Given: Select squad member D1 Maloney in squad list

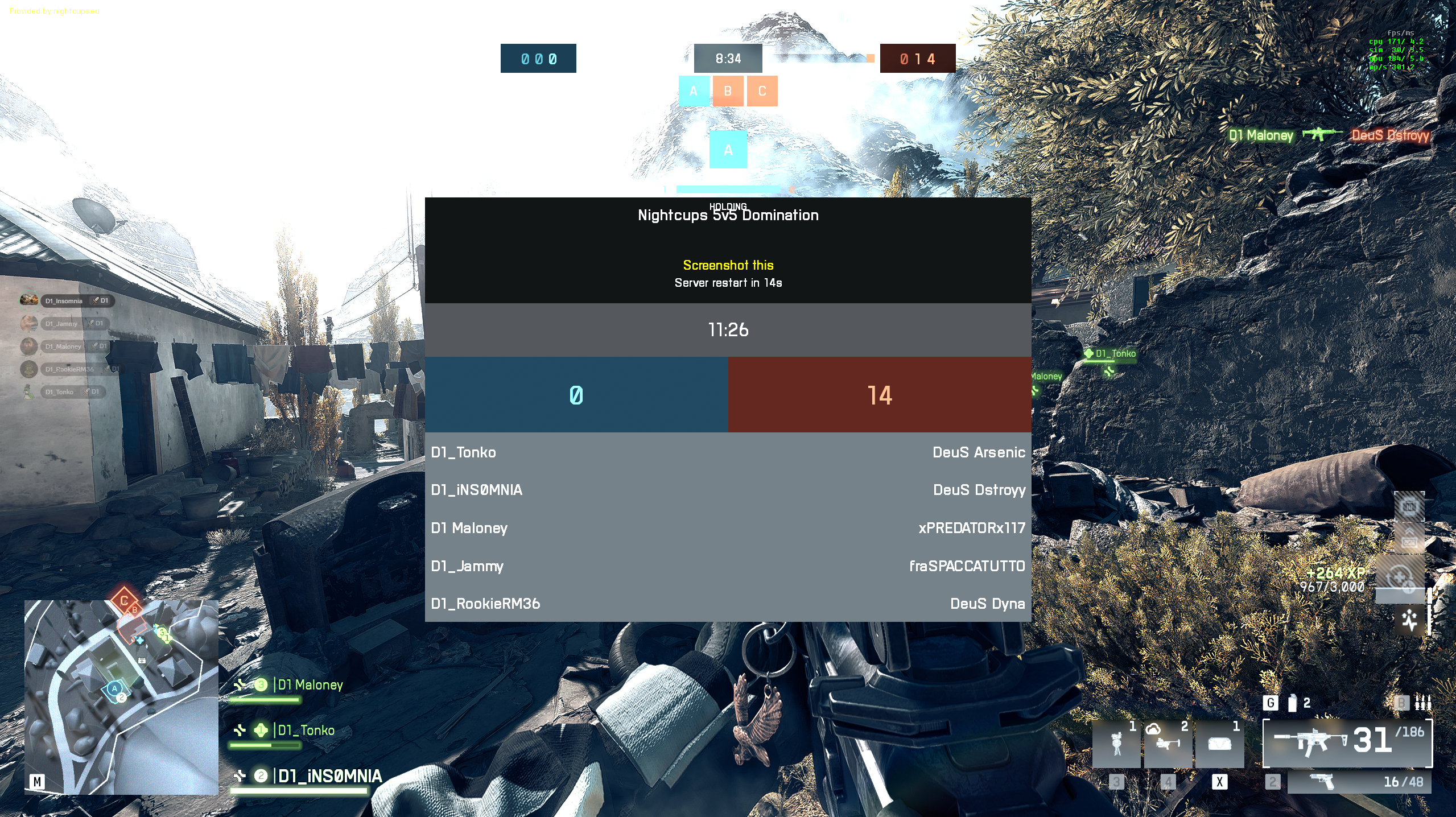Looking at the screenshot, I should coord(310,685).
